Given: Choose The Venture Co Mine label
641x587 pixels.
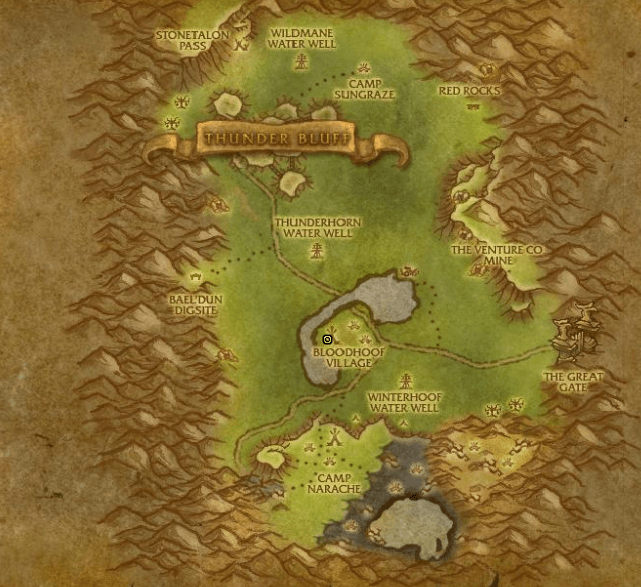Looking at the screenshot, I should tap(496, 255).
